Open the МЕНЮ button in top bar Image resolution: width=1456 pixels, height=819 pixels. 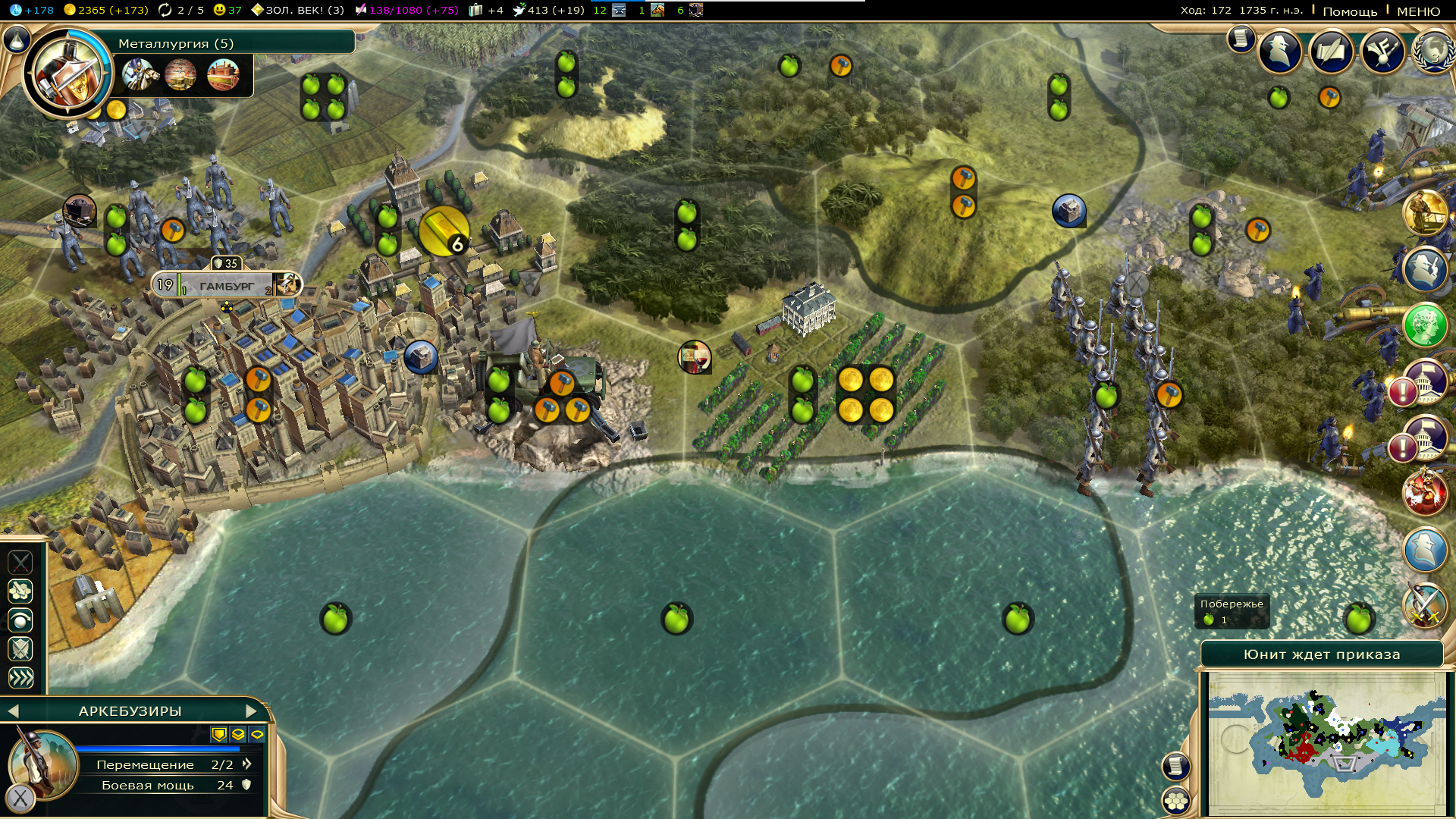pos(1418,11)
